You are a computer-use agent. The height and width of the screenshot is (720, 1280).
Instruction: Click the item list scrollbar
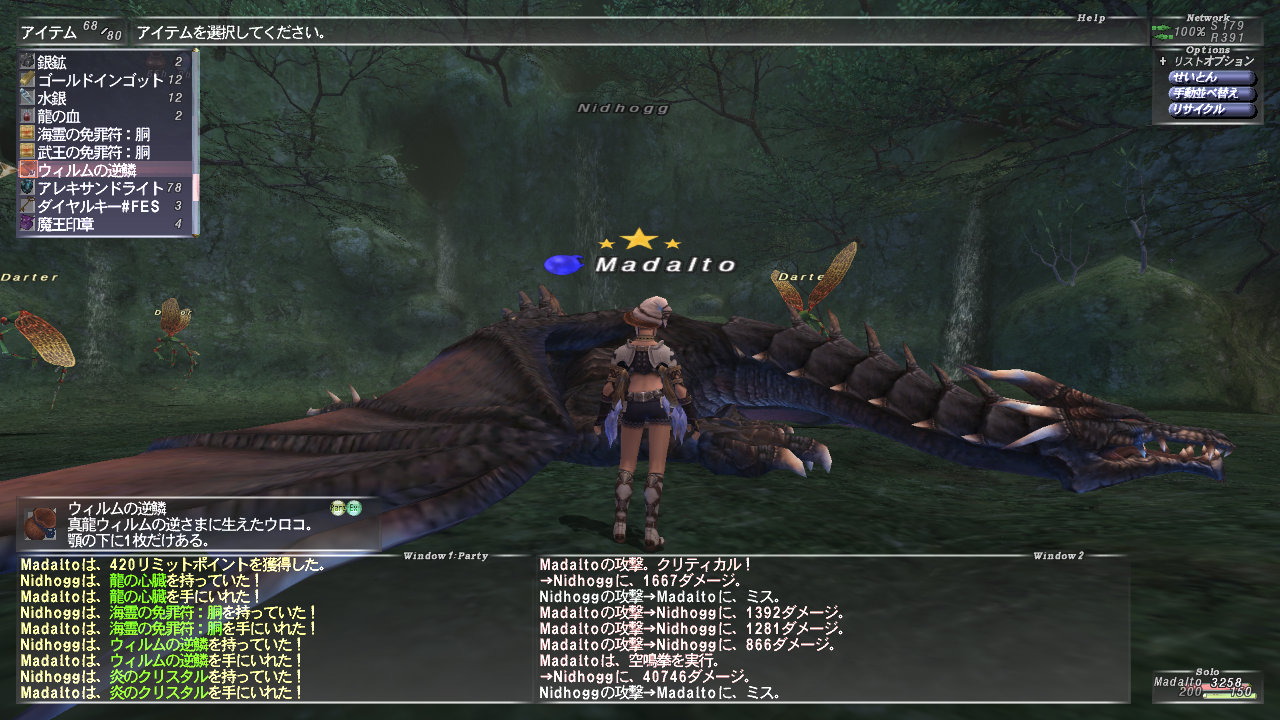[x=196, y=140]
